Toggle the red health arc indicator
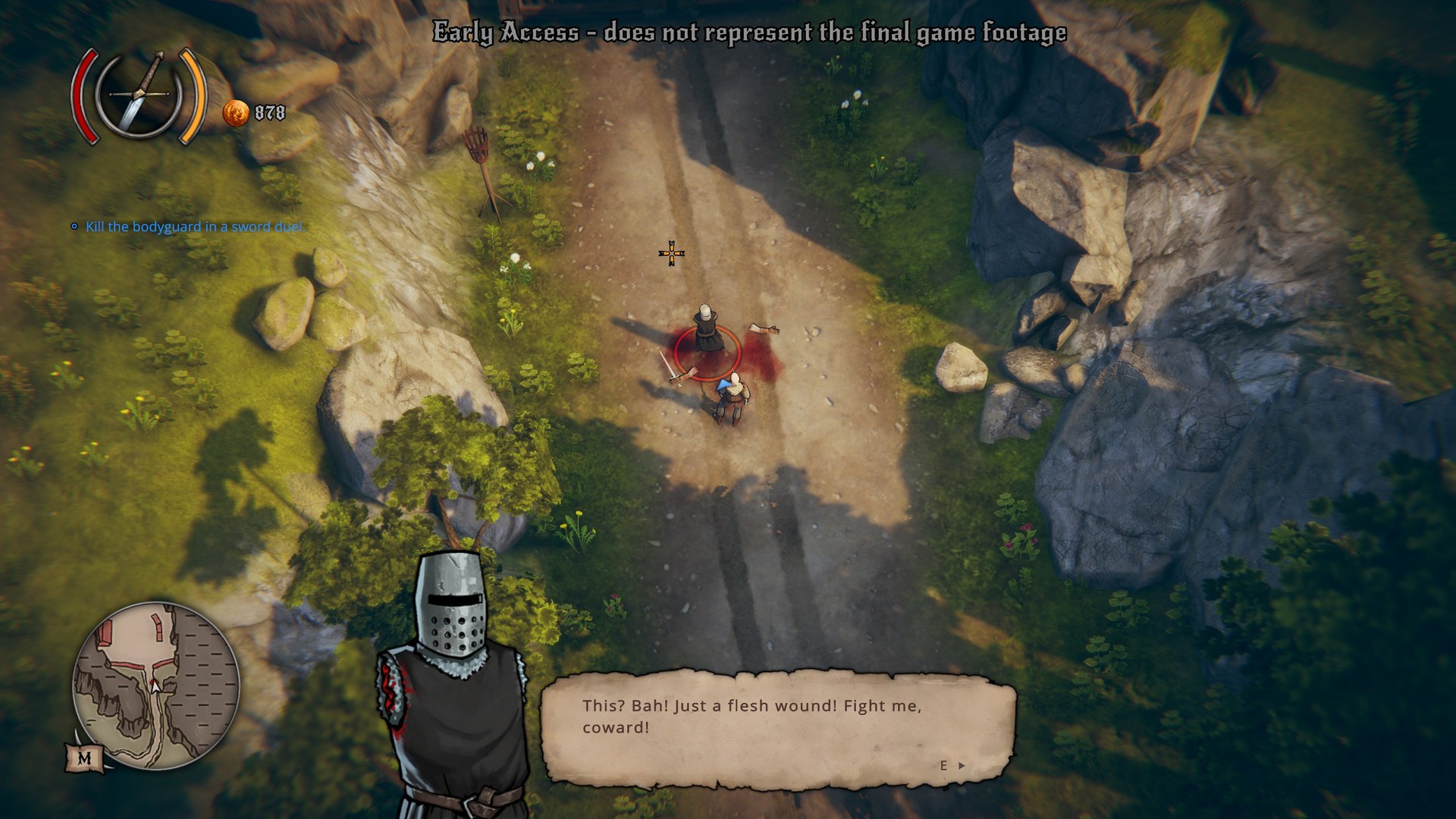This screenshot has height=819, width=1456. click(x=86, y=96)
